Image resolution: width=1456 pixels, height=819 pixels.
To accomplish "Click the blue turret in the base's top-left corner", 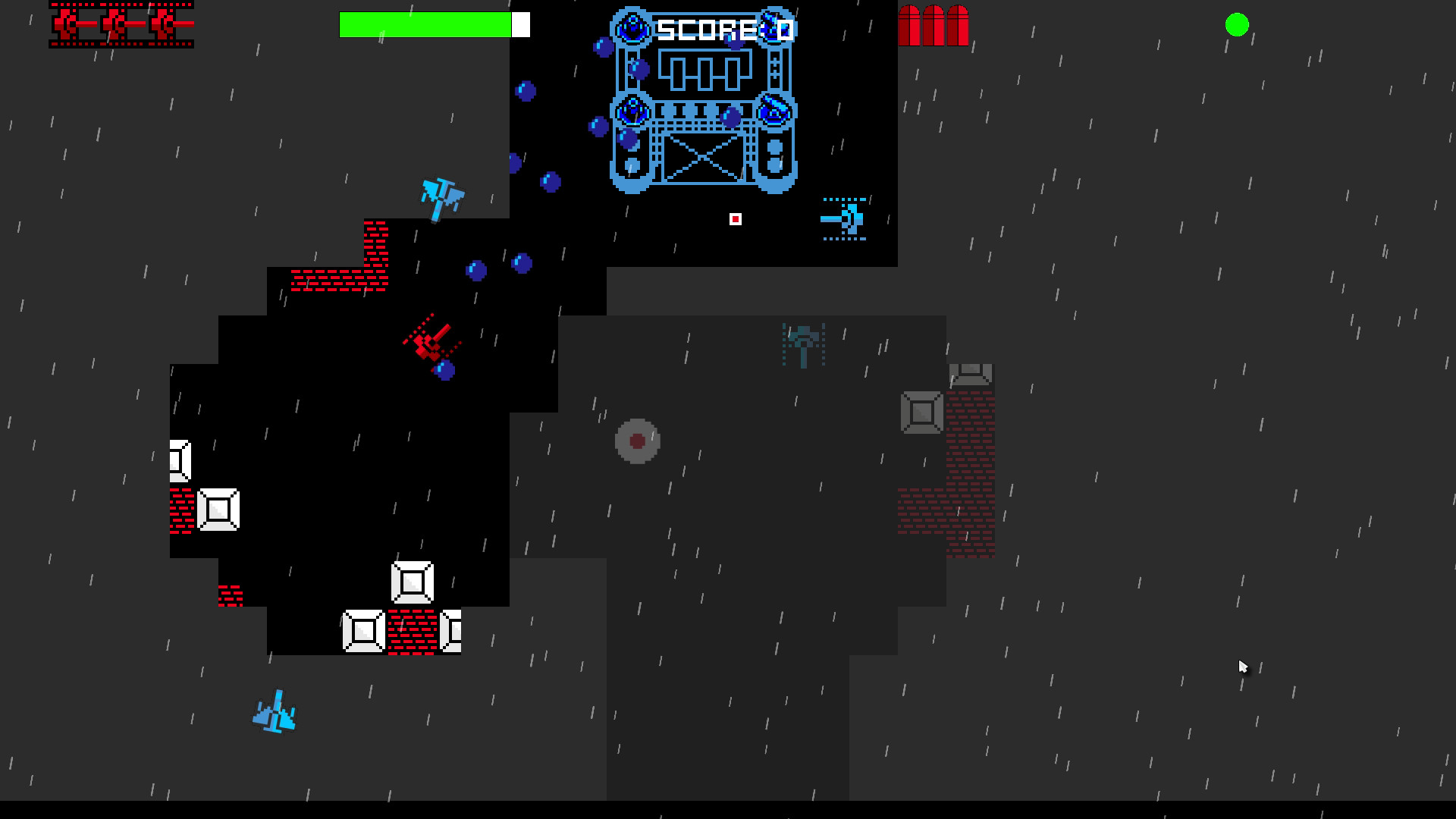I will [x=631, y=27].
